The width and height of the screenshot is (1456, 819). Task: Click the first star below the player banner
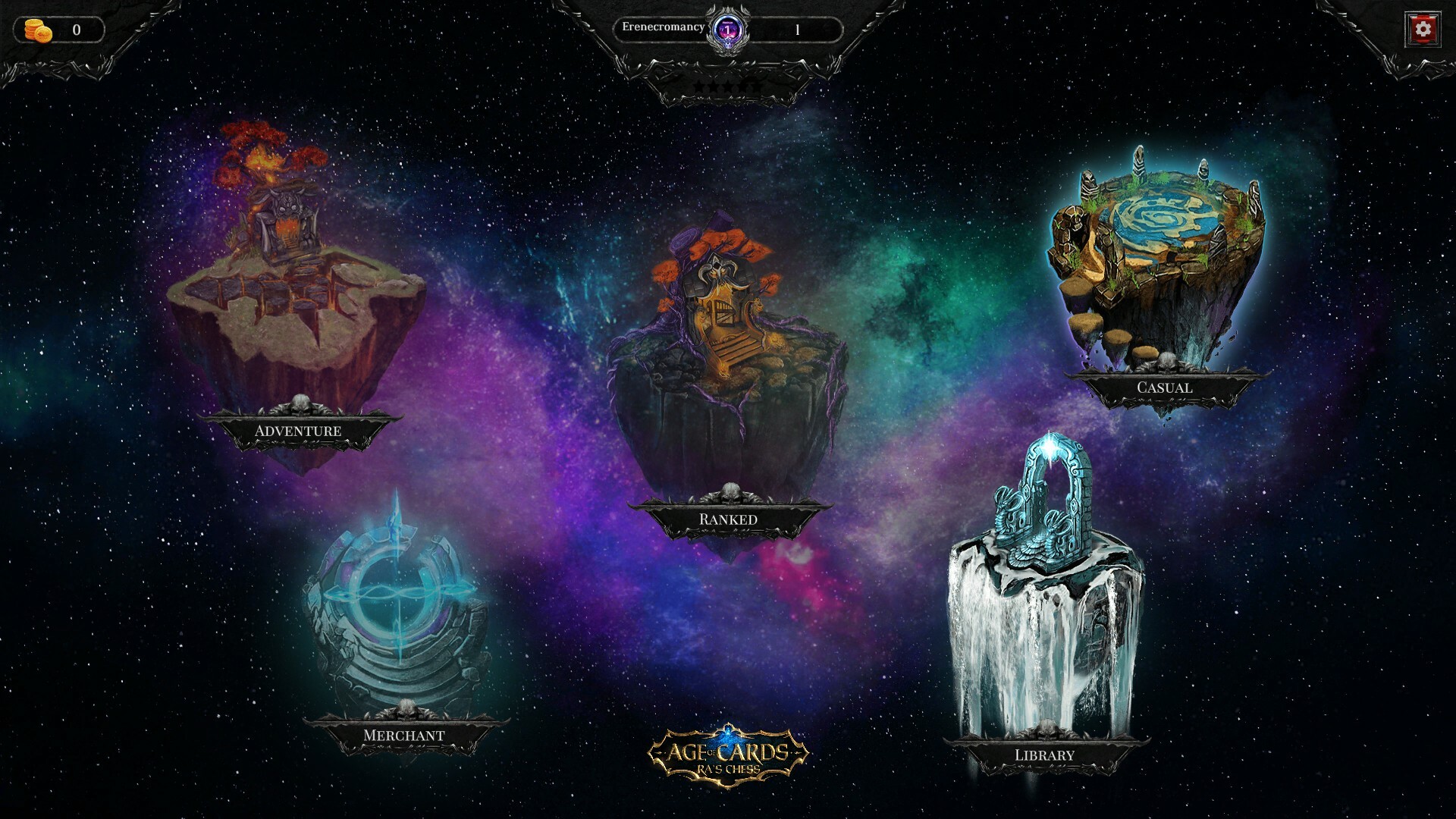point(699,86)
